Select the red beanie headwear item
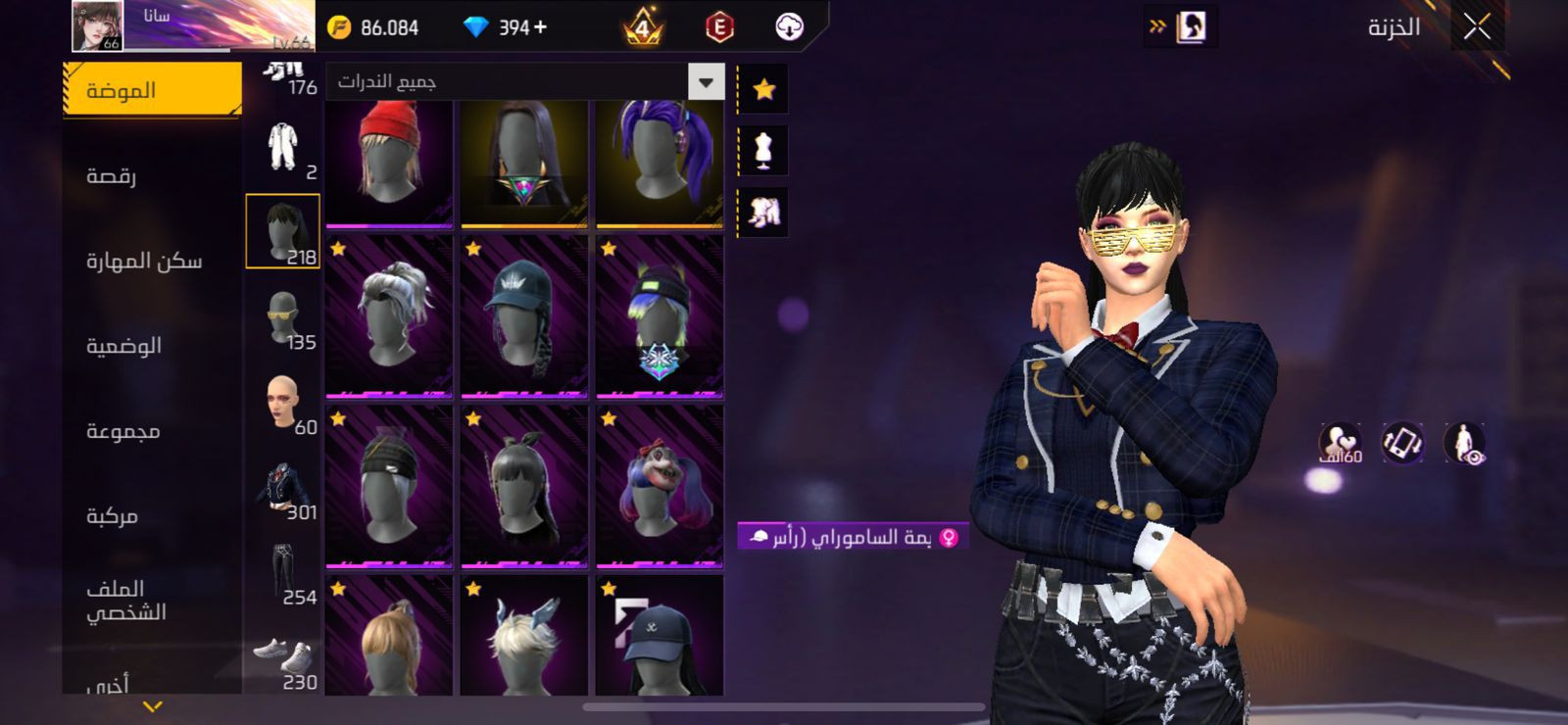1568x725 pixels. [x=389, y=164]
